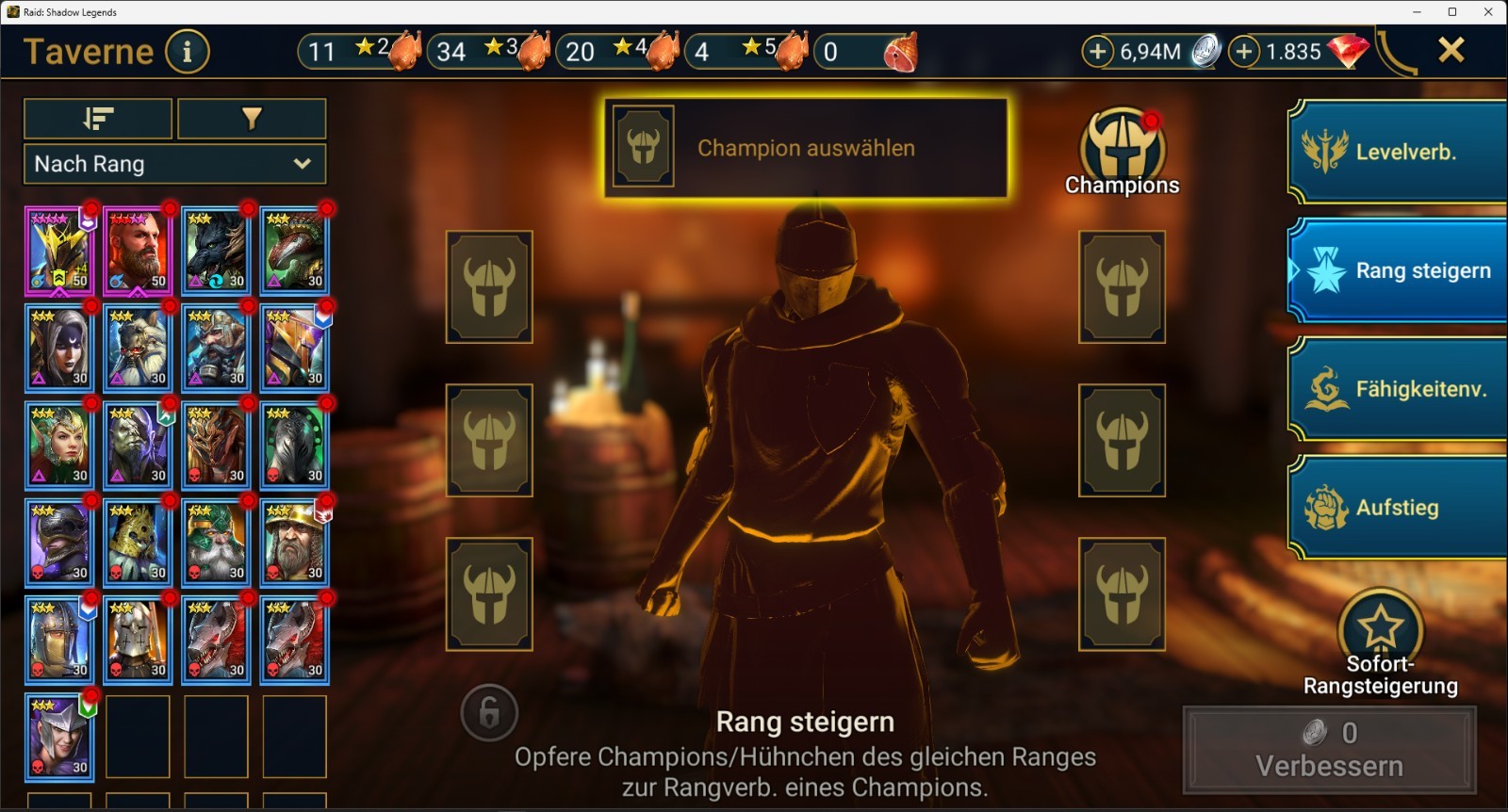Choose the golden-armored level 50 champion
This screenshot has height=812, width=1508.
coord(59,251)
